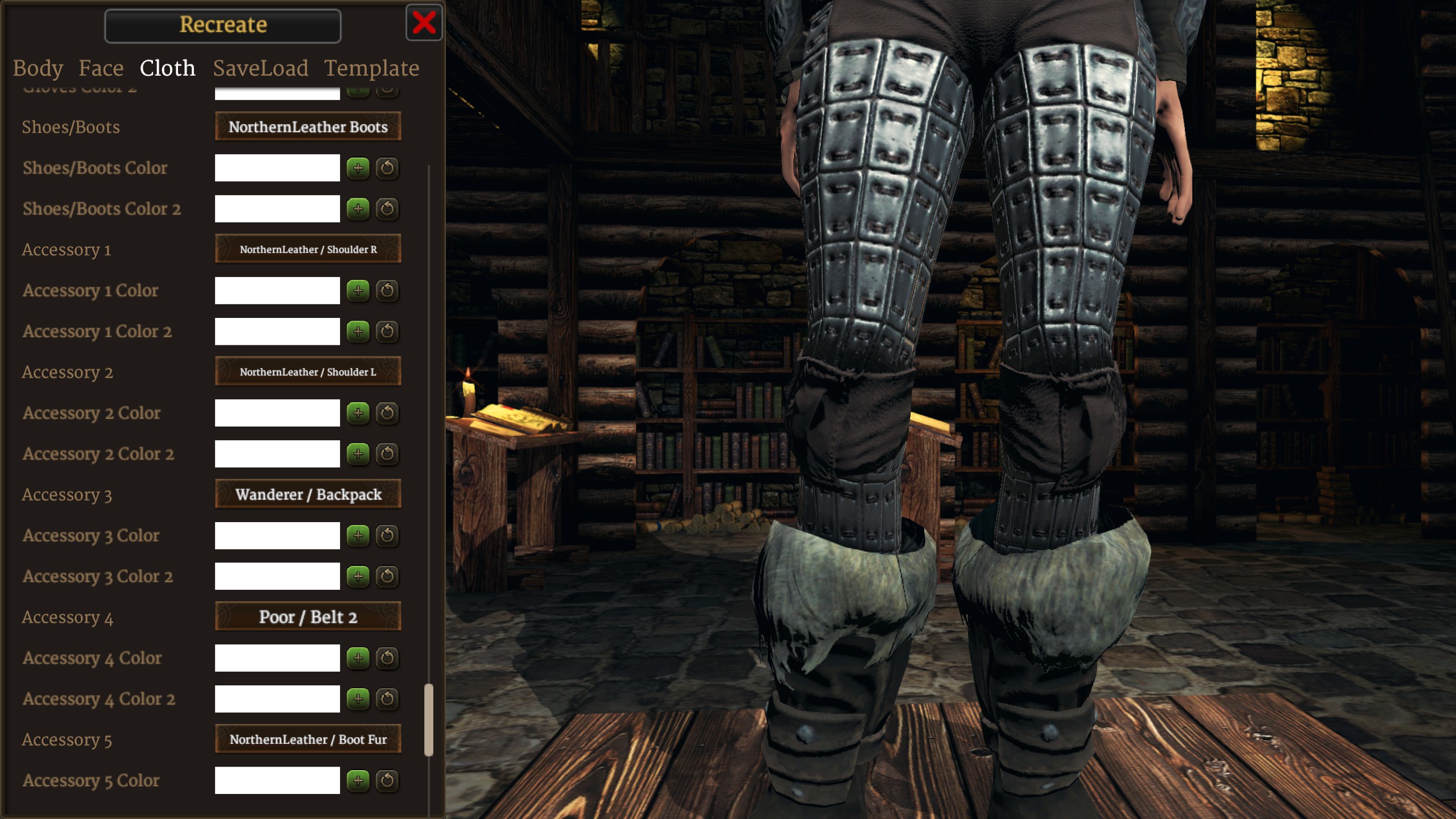The image size is (1456, 819).
Task: Choose the NorthernLeather / Boot Fur accessory
Action: click(308, 739)
